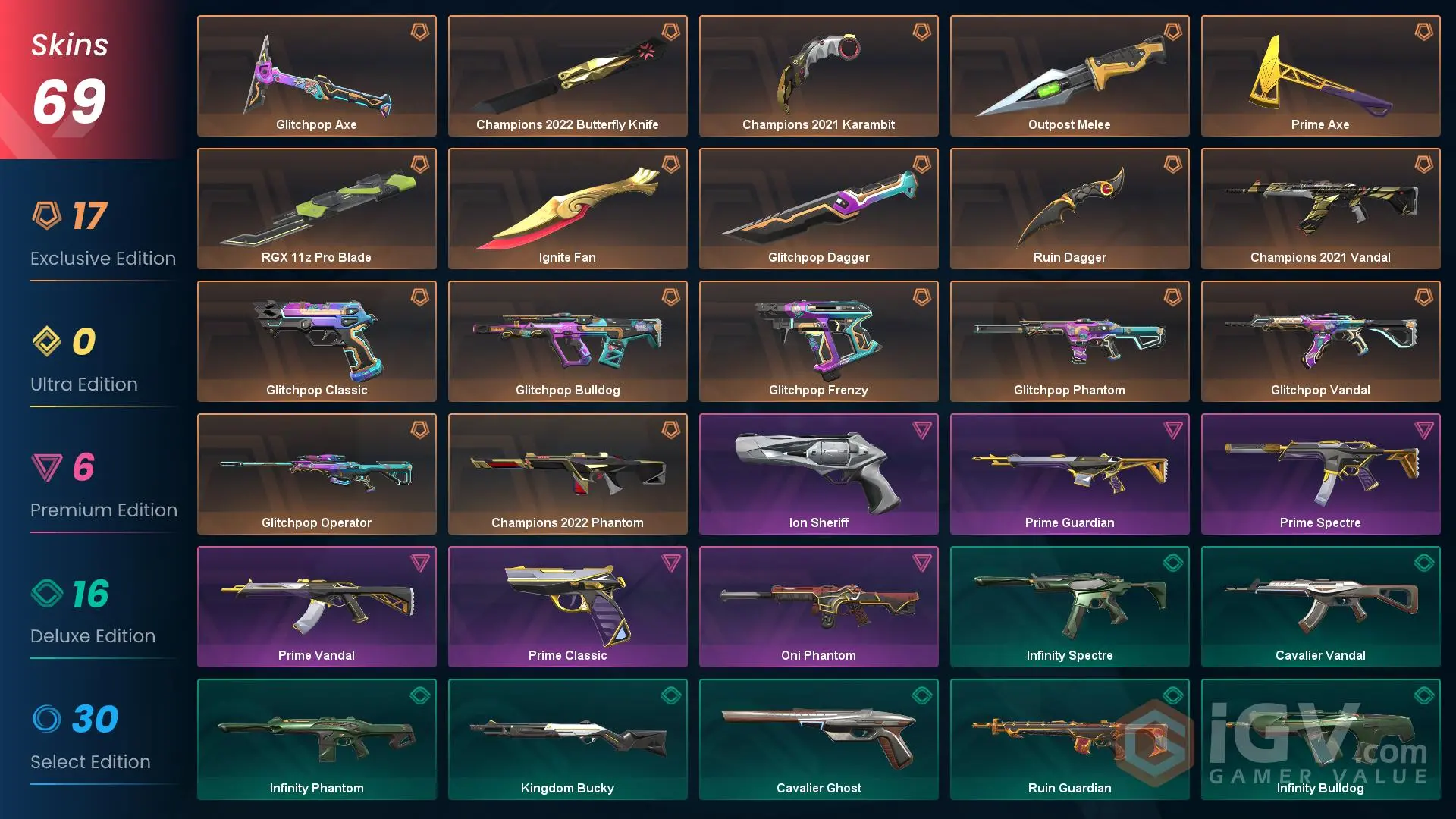
Task: Open the Glitchpop Vandal skin card
Action: coord(1319,341)
